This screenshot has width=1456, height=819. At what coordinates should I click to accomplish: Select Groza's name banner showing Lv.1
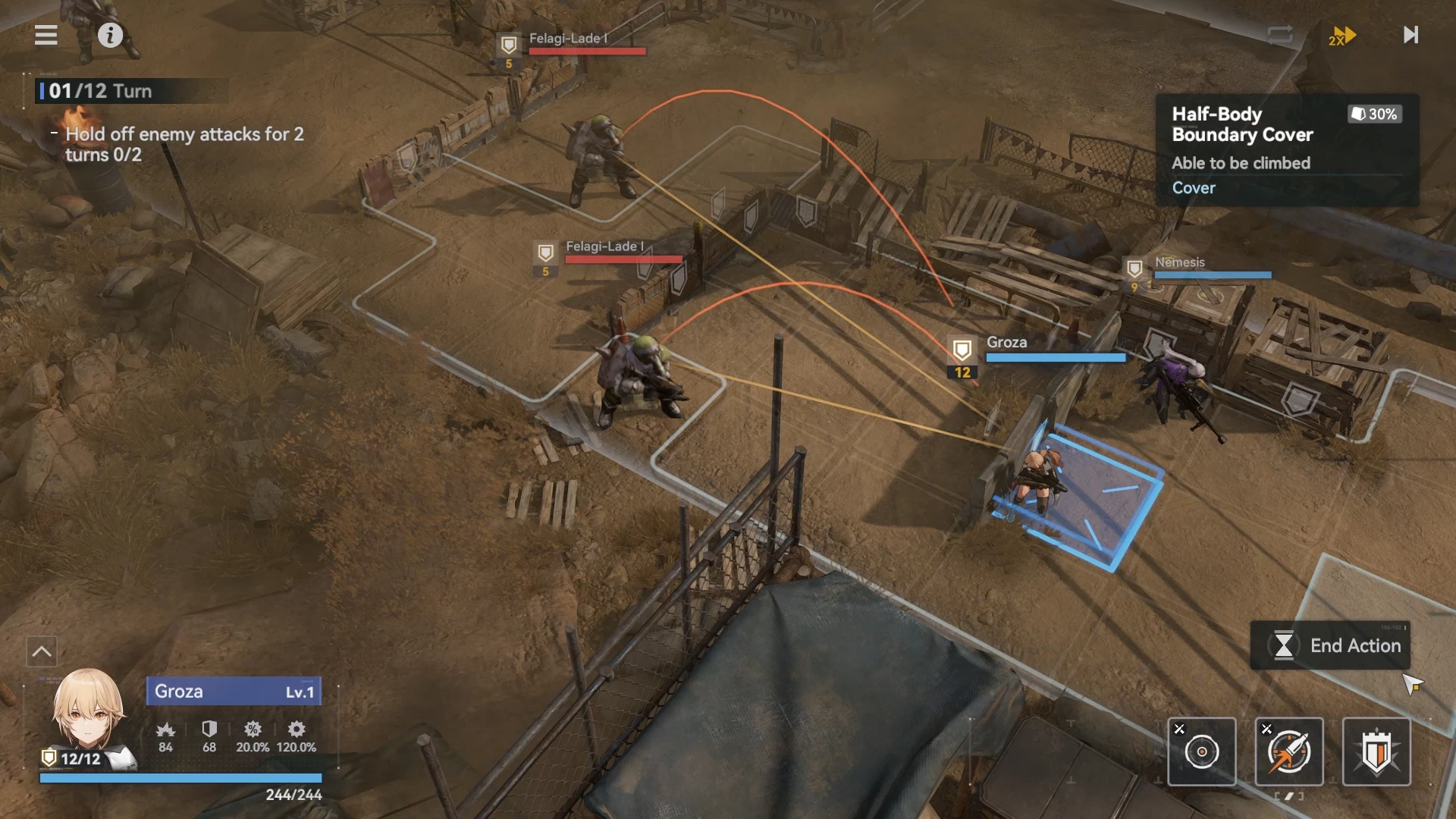click(234, 692)
